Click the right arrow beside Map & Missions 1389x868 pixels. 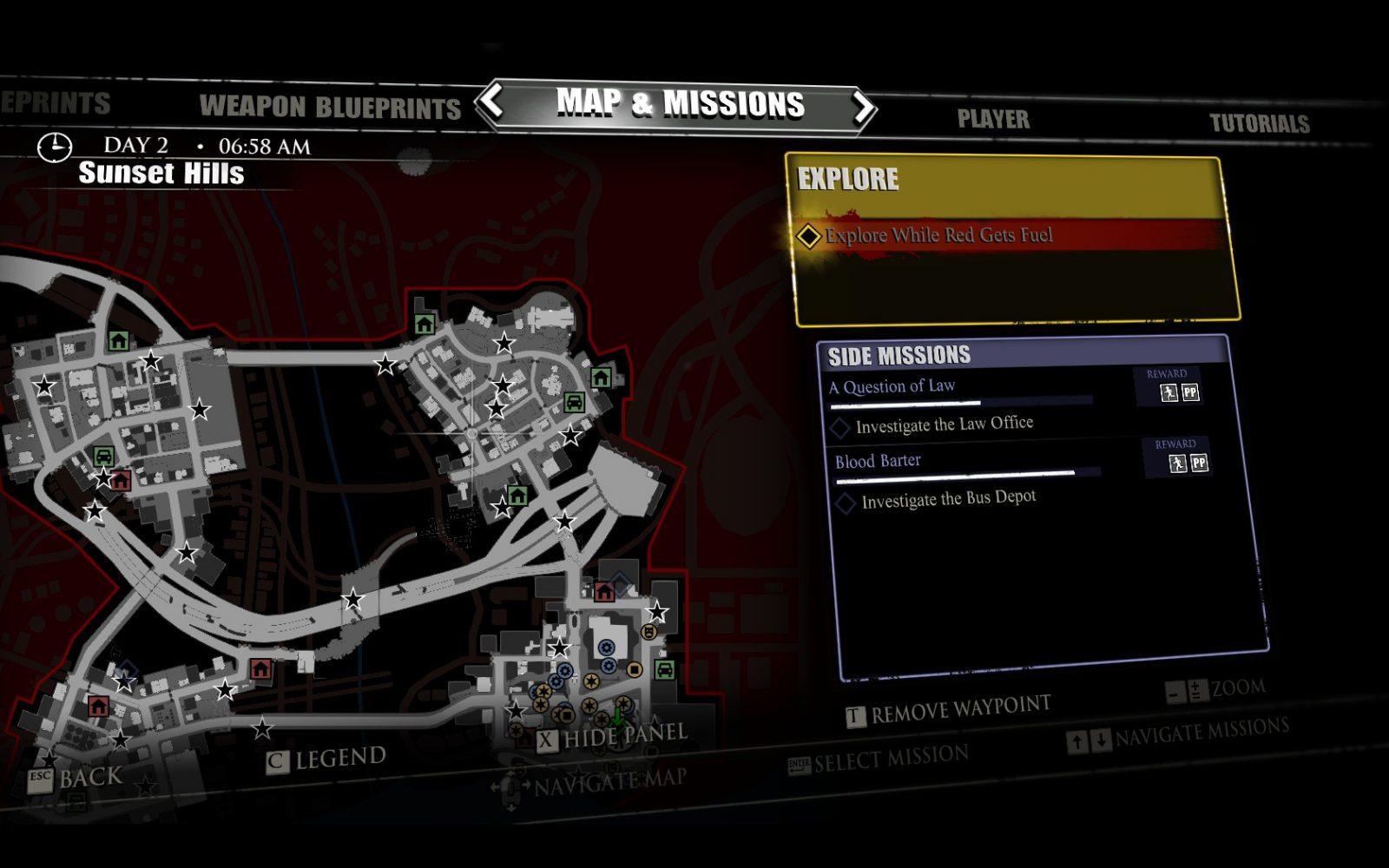862,108
